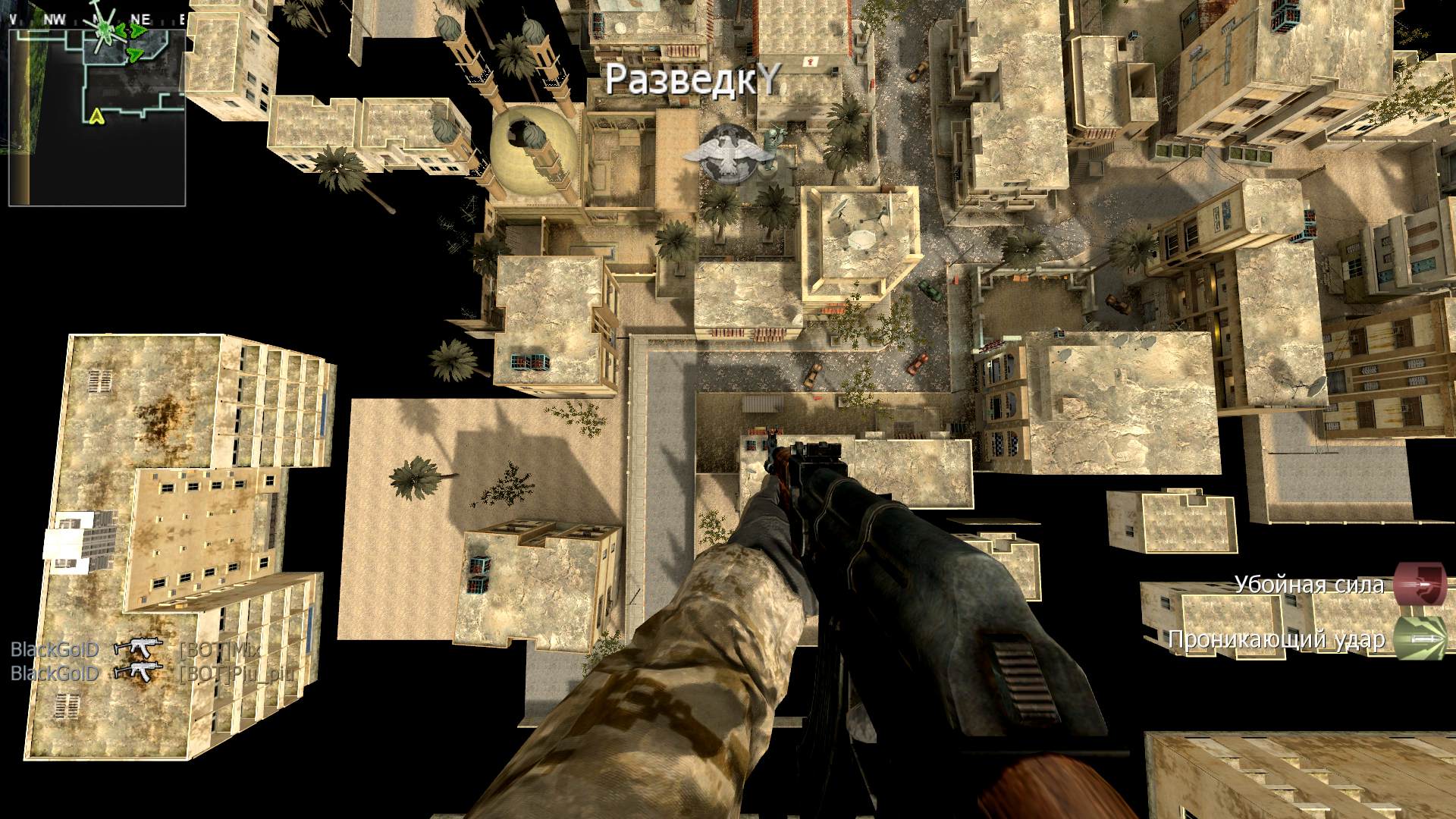1456x819 pixels.
Task: Click the eagle emblem rank icon
Action: click(x=719, y=155)
